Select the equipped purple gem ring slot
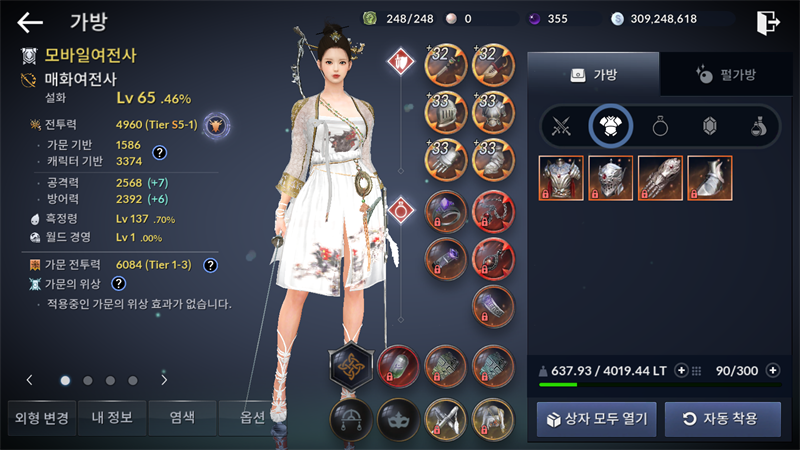This screenshot has width=800, height=450. point(445,211)
